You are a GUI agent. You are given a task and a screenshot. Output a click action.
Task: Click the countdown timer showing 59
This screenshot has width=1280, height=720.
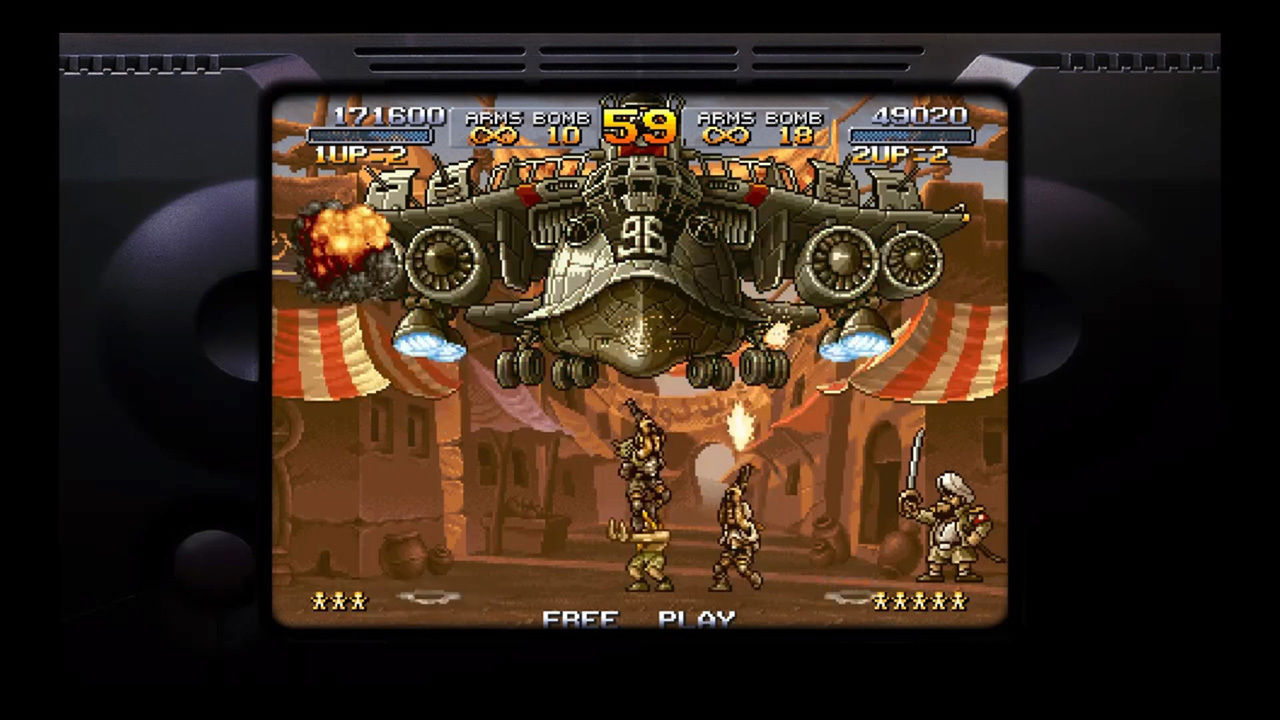641,125
